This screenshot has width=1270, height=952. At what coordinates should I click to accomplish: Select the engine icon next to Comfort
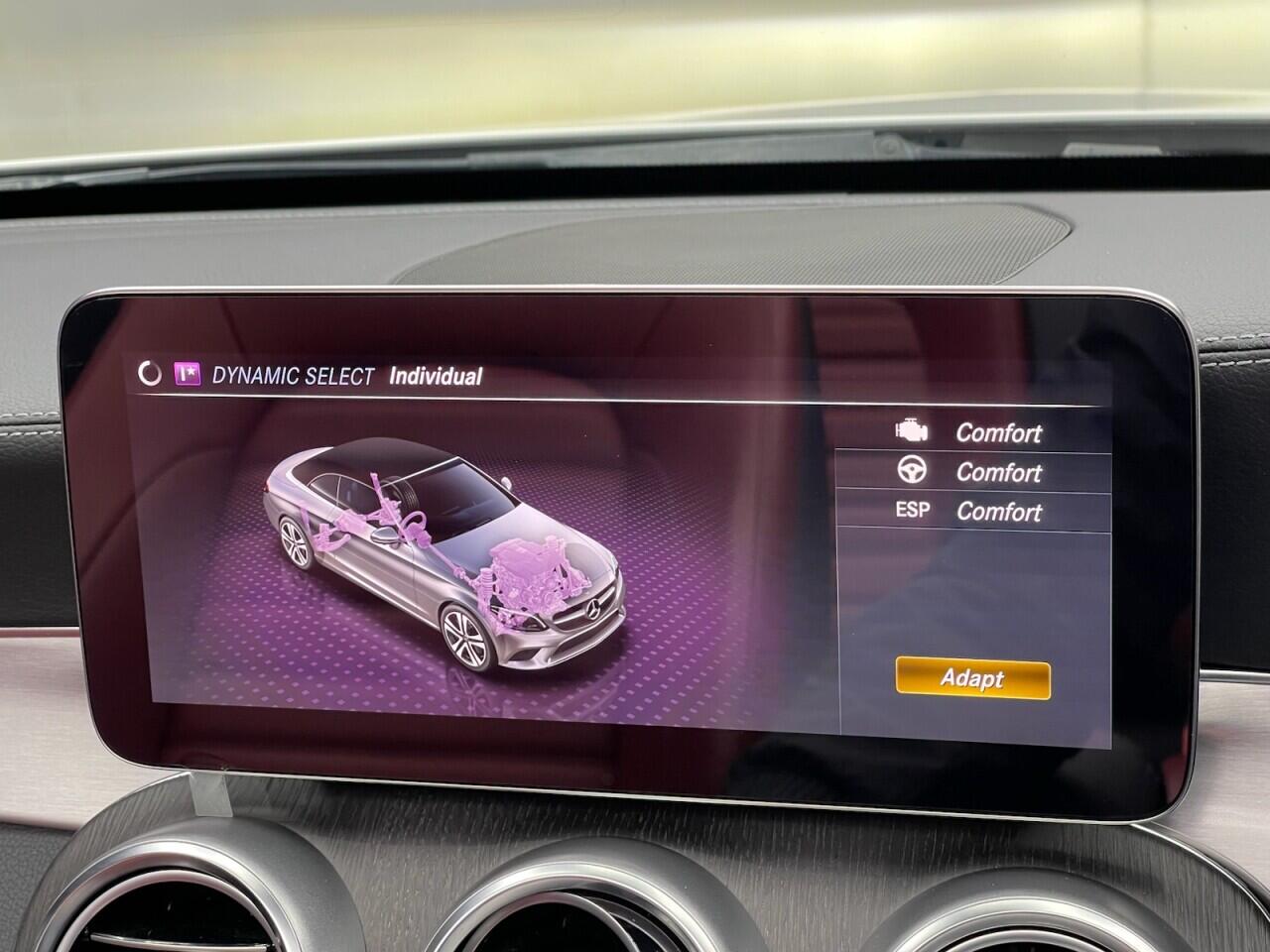tap(914, 432)
